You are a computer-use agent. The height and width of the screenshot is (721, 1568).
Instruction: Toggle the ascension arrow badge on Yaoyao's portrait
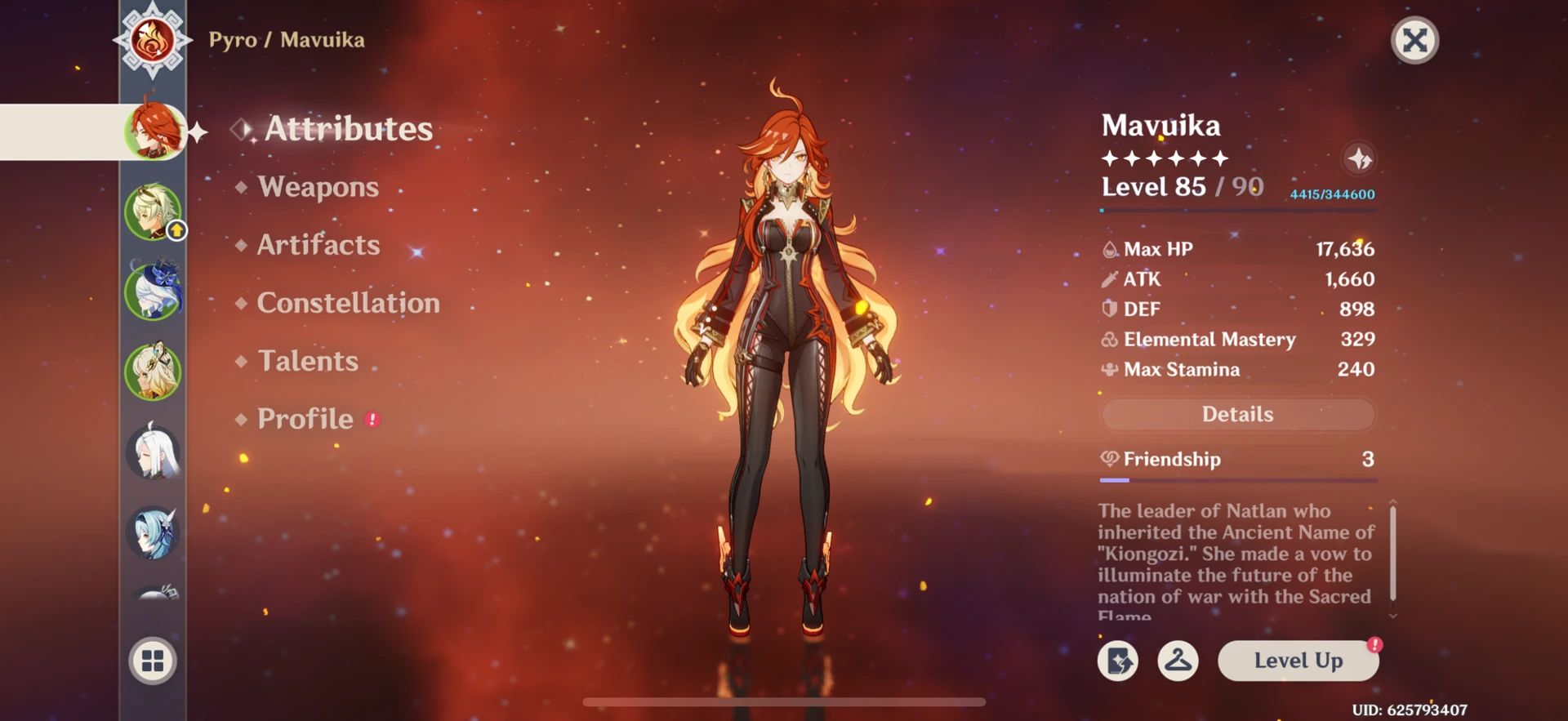176,230
